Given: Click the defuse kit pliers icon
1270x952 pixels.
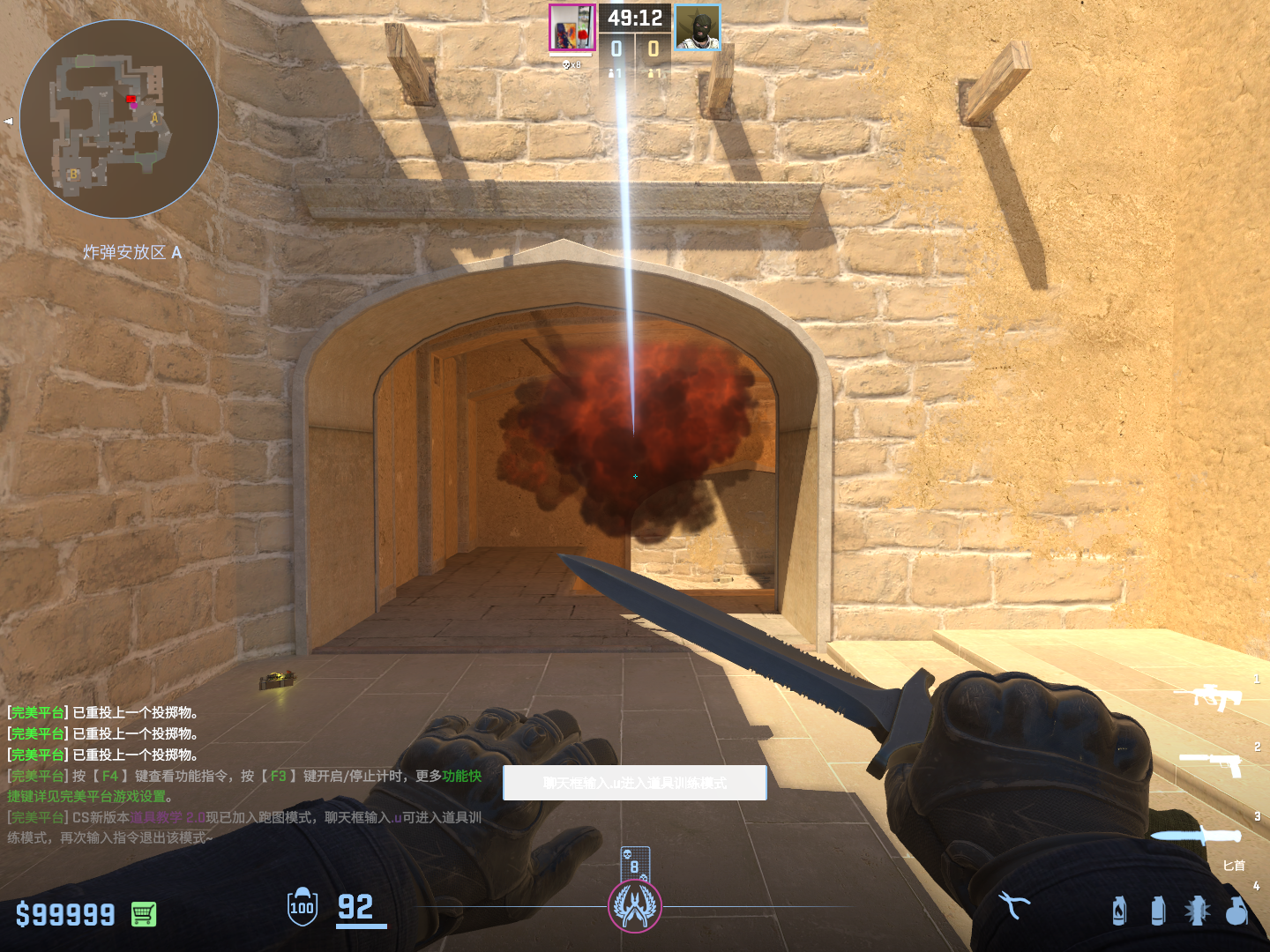Looking at the screenshot, I should [1013, 905].
